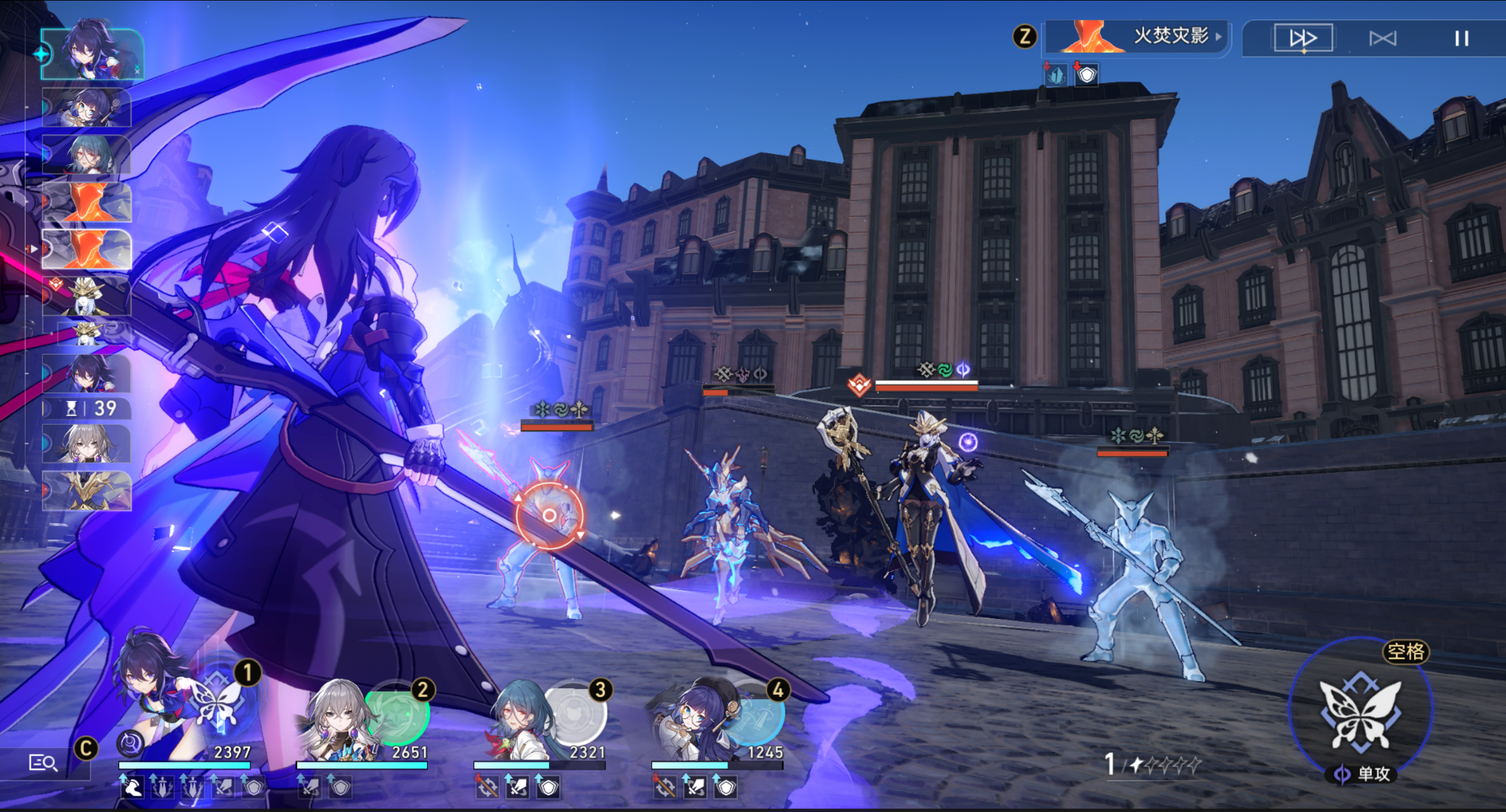This screenshot has height=812, width=1506.
Task: Pause the battle
Action: click(x=1461, y=39)
